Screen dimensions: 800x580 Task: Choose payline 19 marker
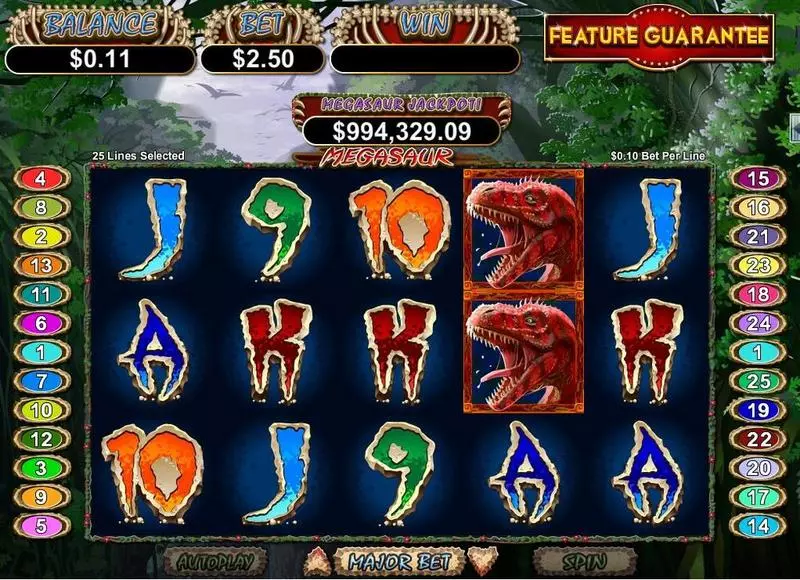[x=759, y=410]
